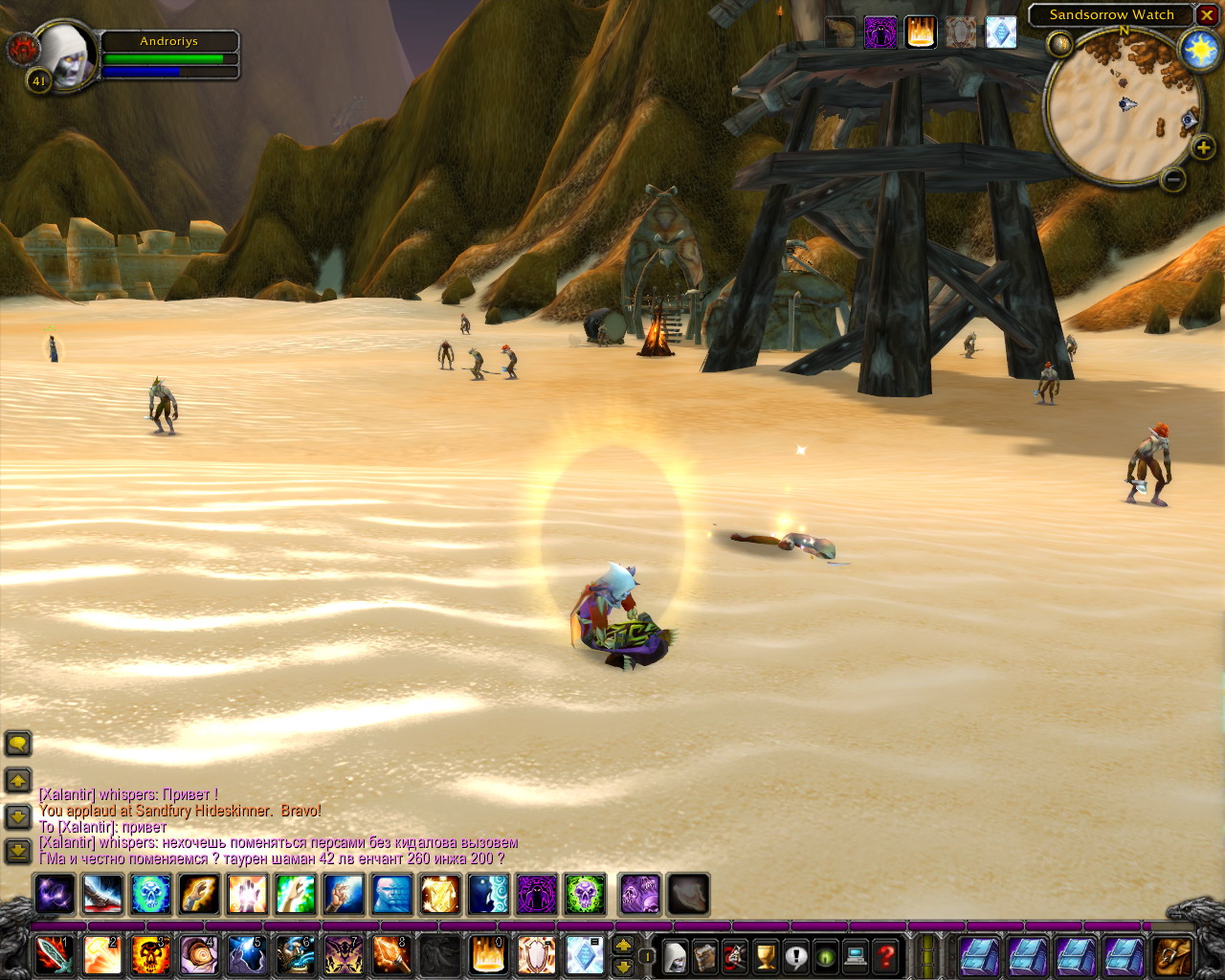The image size is (1225, 980).
Task: Activate the sword attack ability in slot 1
Action: (x=54, y=955)
